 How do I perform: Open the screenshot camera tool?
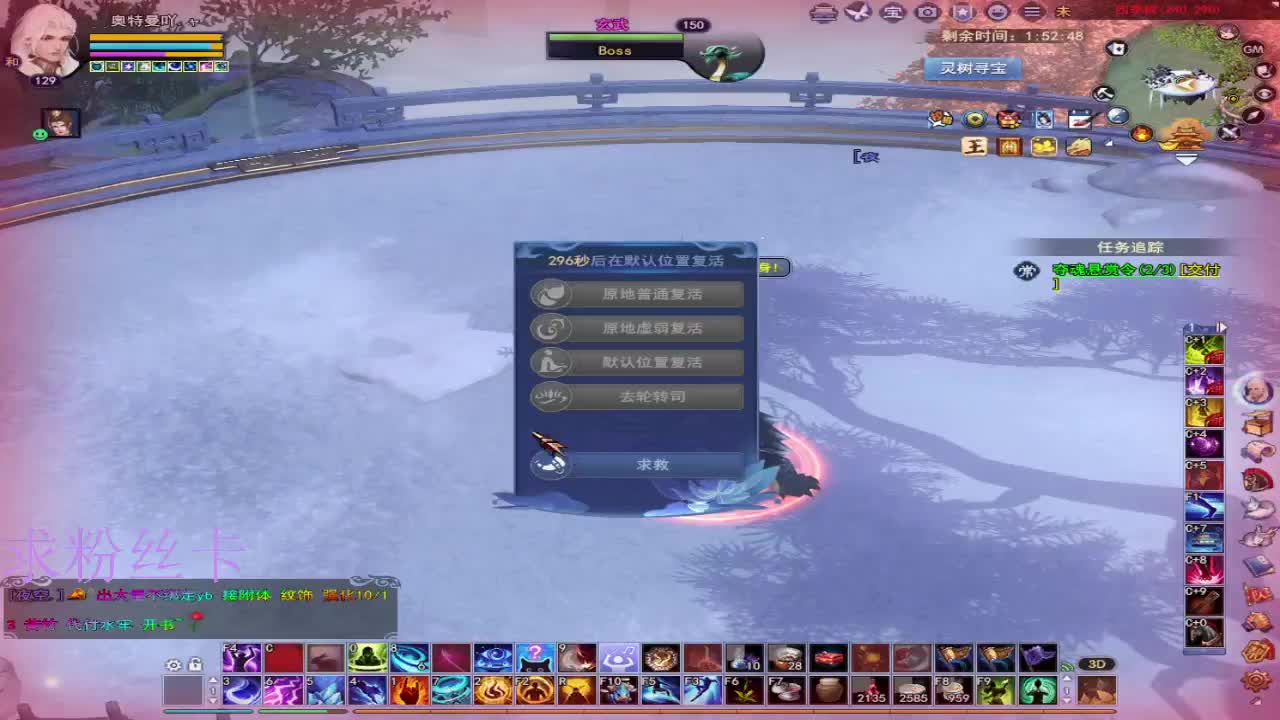click(x=925, y=12)
